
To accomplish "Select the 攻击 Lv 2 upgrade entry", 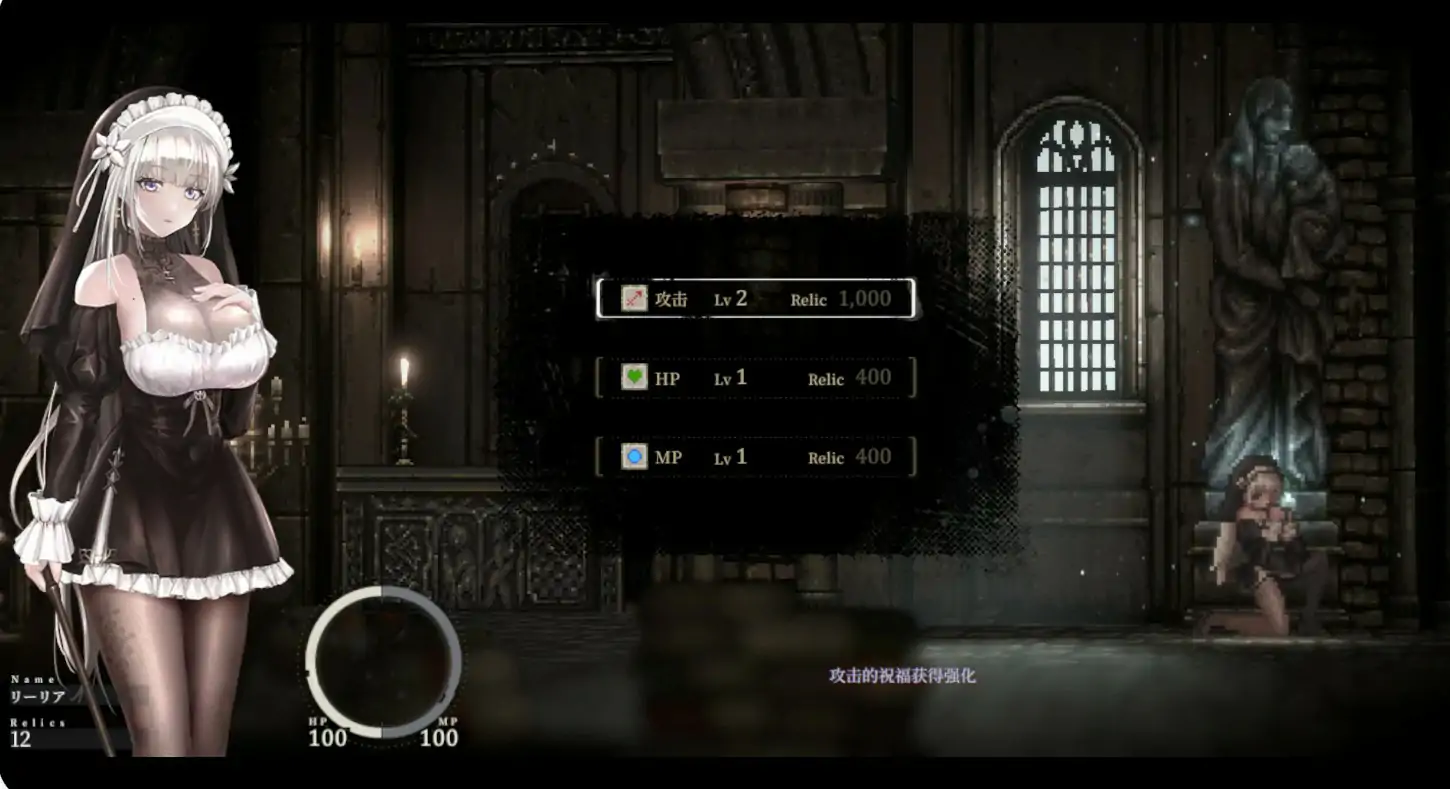I will 755,299.
